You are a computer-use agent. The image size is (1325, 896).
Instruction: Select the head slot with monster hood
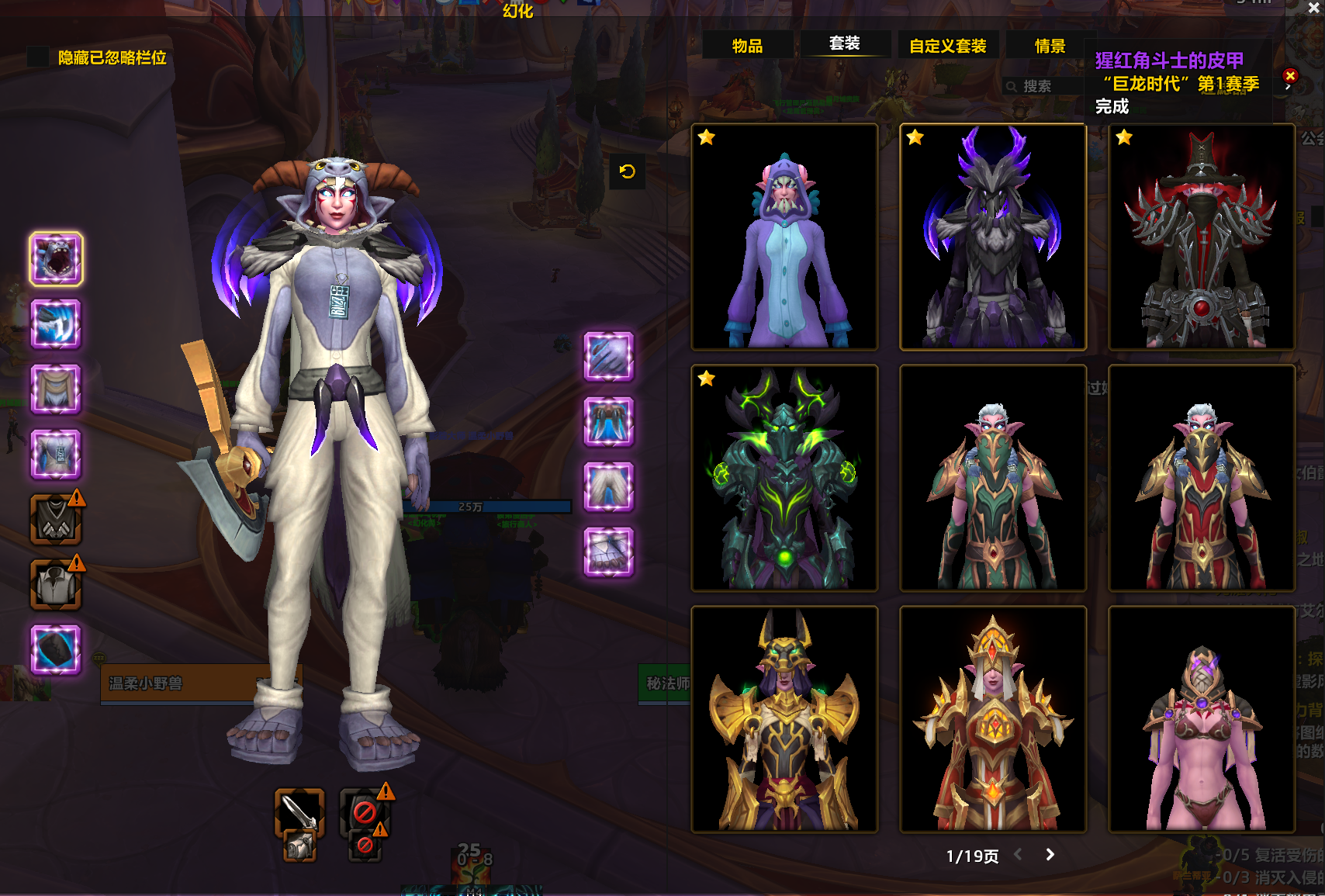(x=56, y=258)
